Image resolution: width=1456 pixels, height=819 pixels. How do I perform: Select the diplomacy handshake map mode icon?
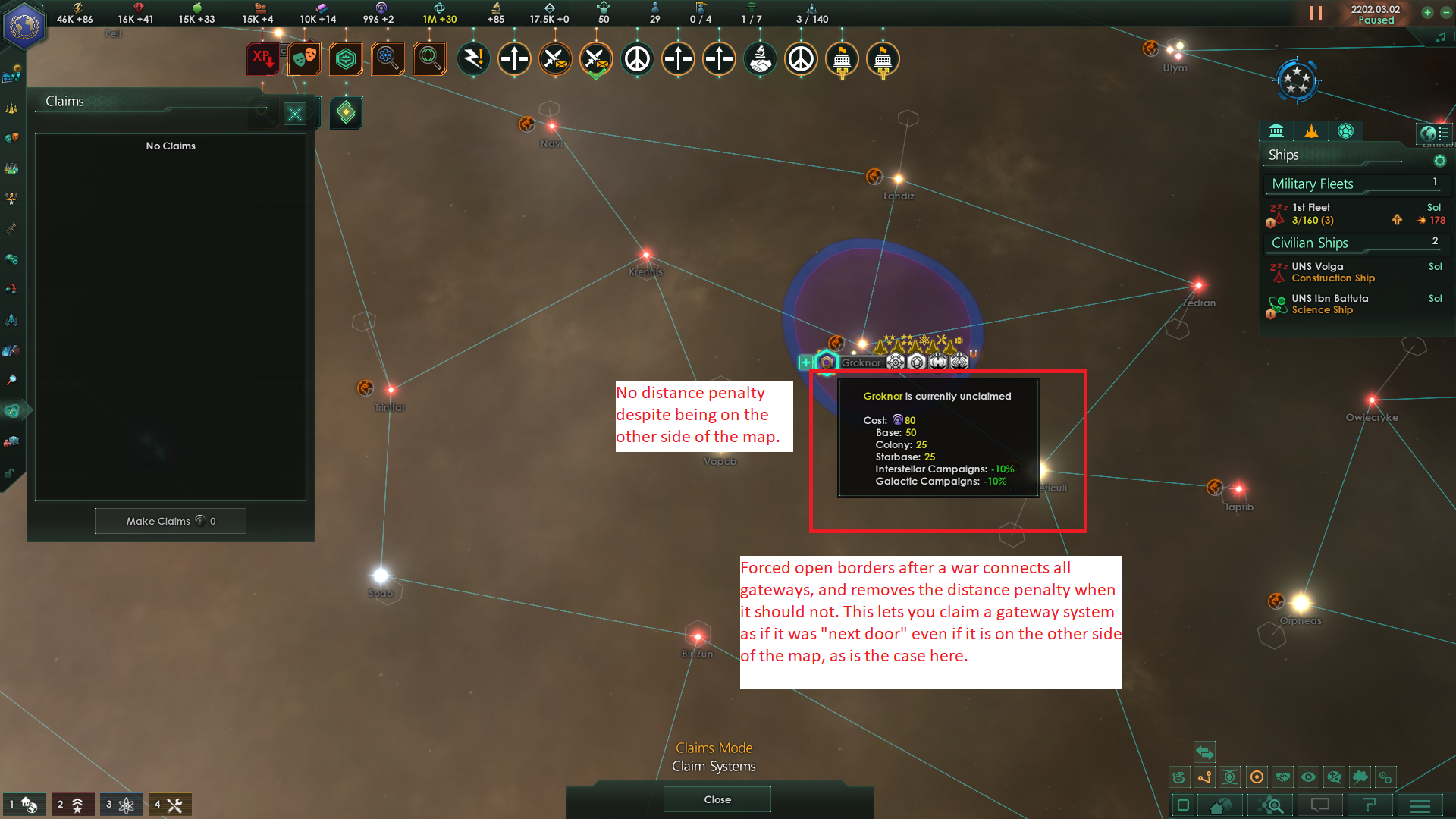coord(1282,777)
